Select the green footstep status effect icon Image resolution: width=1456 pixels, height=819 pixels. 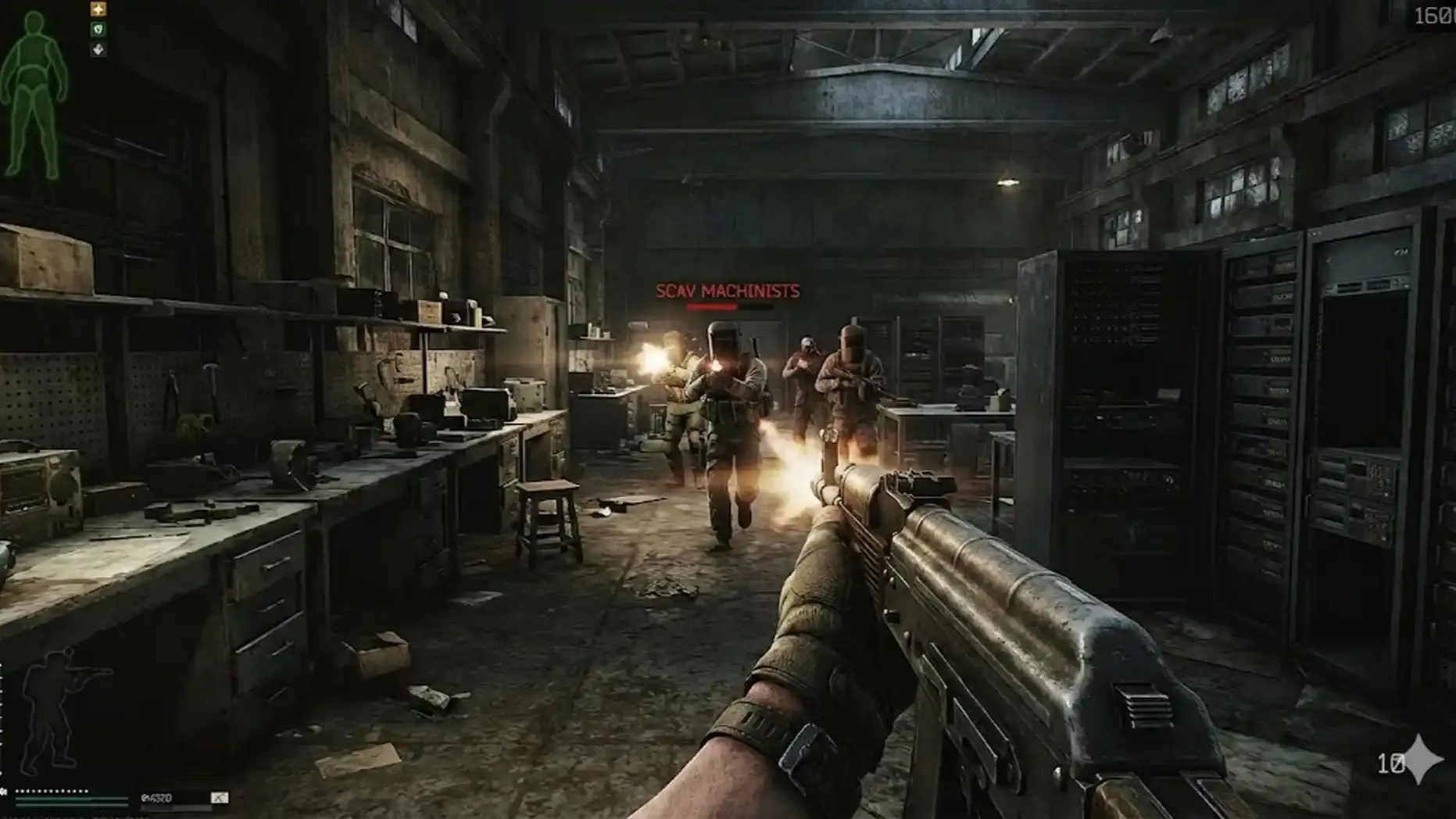(99, 29)
